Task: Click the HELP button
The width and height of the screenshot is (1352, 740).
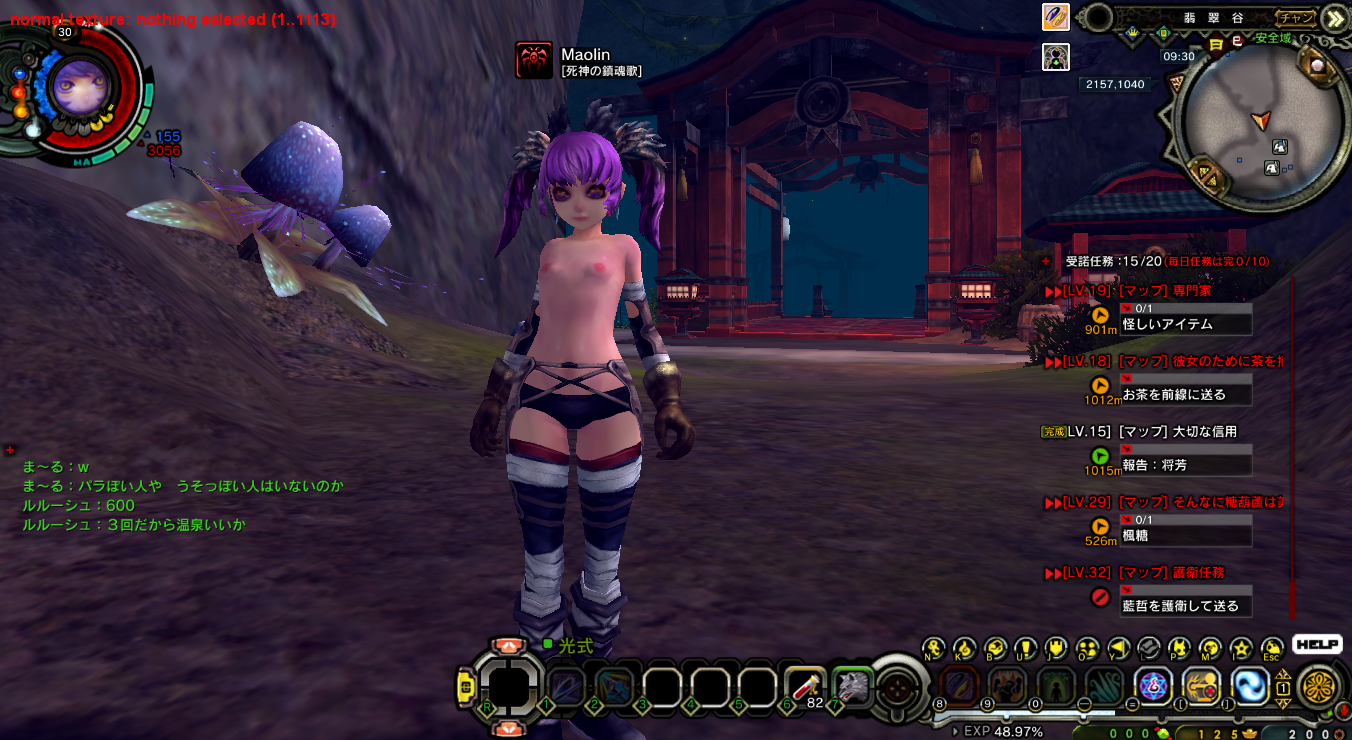Action: [x=1316, y=645]
